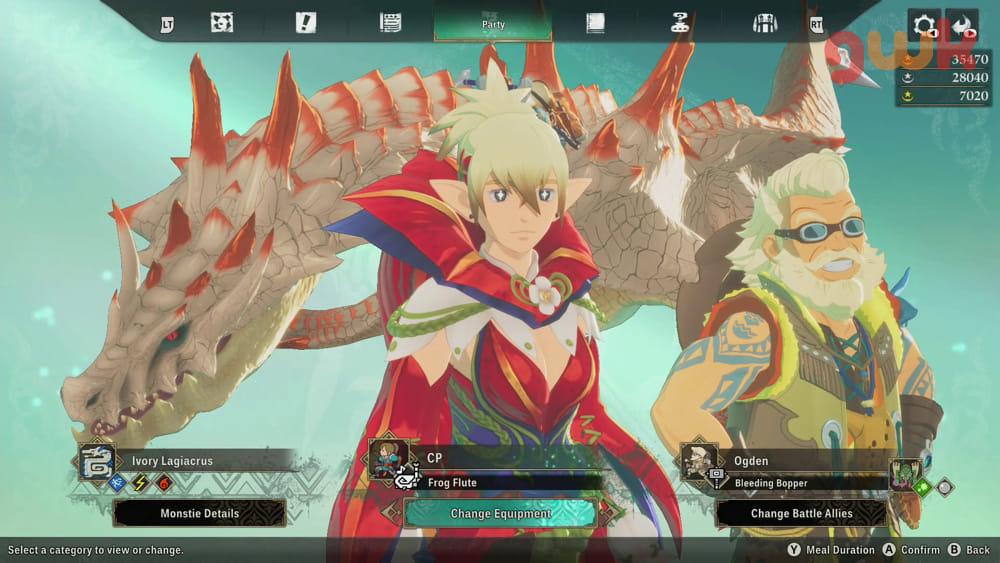Viewport: 1000px width, 563px height.
Task: Select Change Equipment
Action: [500, 513]
